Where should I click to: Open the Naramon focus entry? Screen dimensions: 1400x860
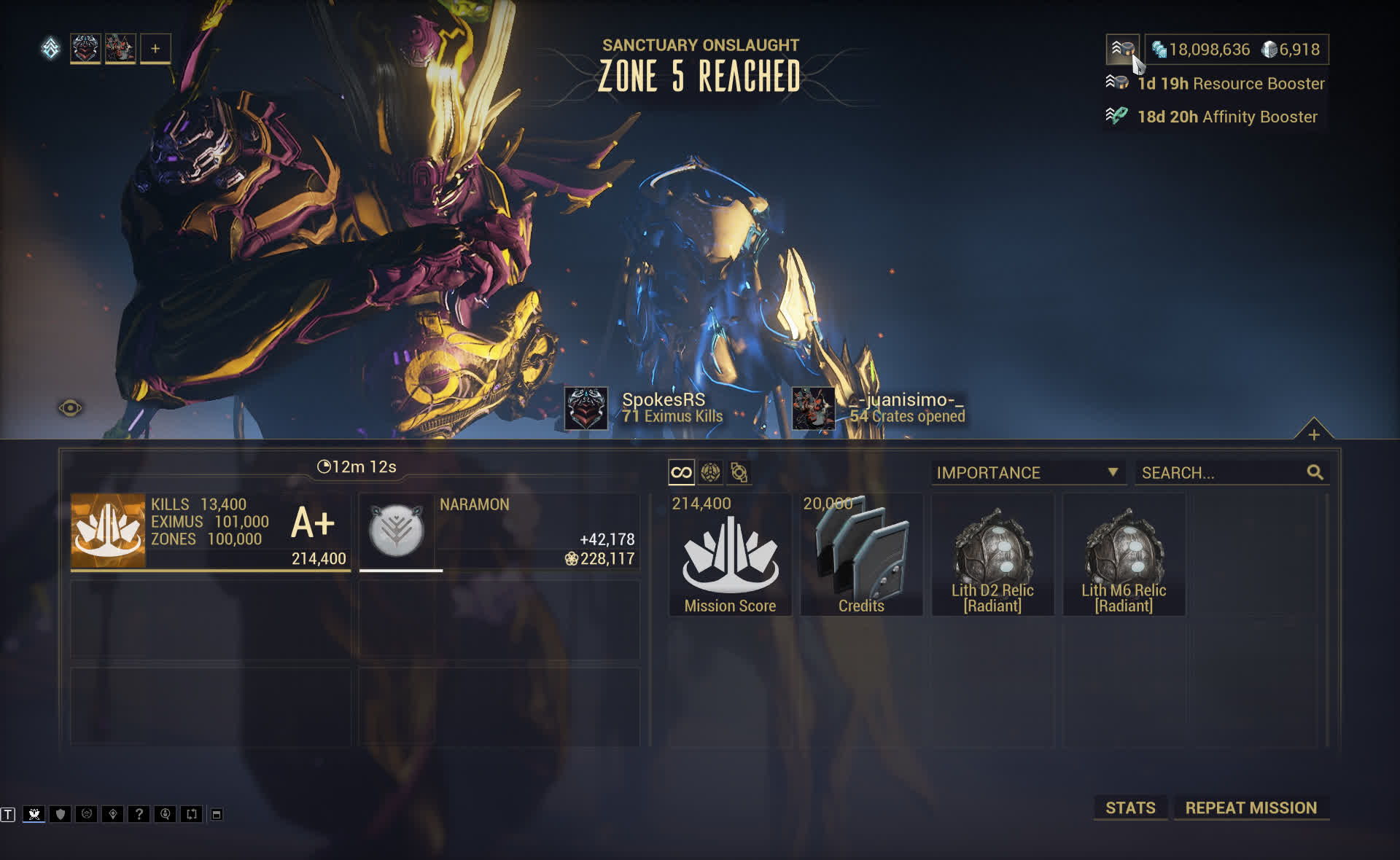tap(499, 532)
